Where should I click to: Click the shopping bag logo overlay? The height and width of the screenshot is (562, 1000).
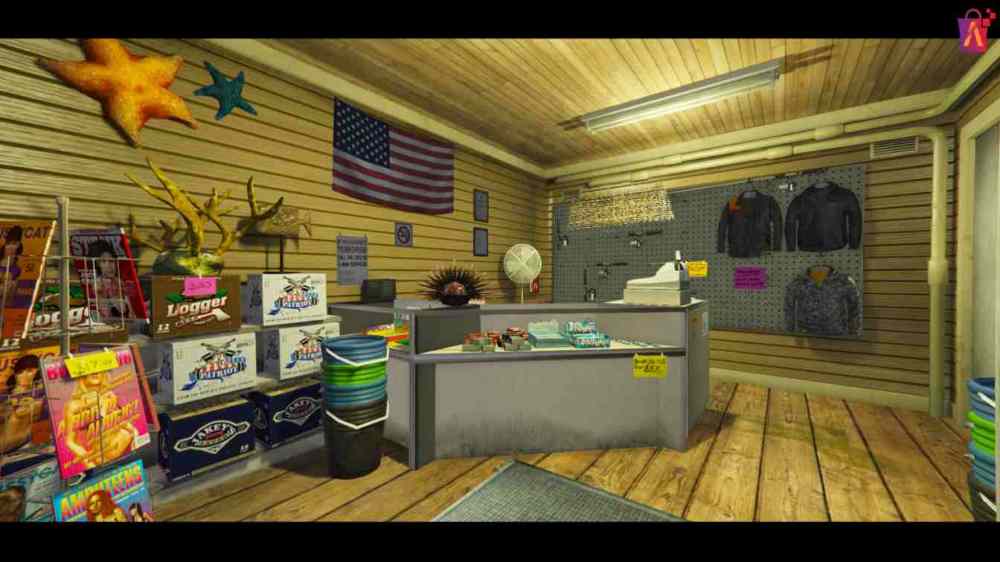(975, 30)
